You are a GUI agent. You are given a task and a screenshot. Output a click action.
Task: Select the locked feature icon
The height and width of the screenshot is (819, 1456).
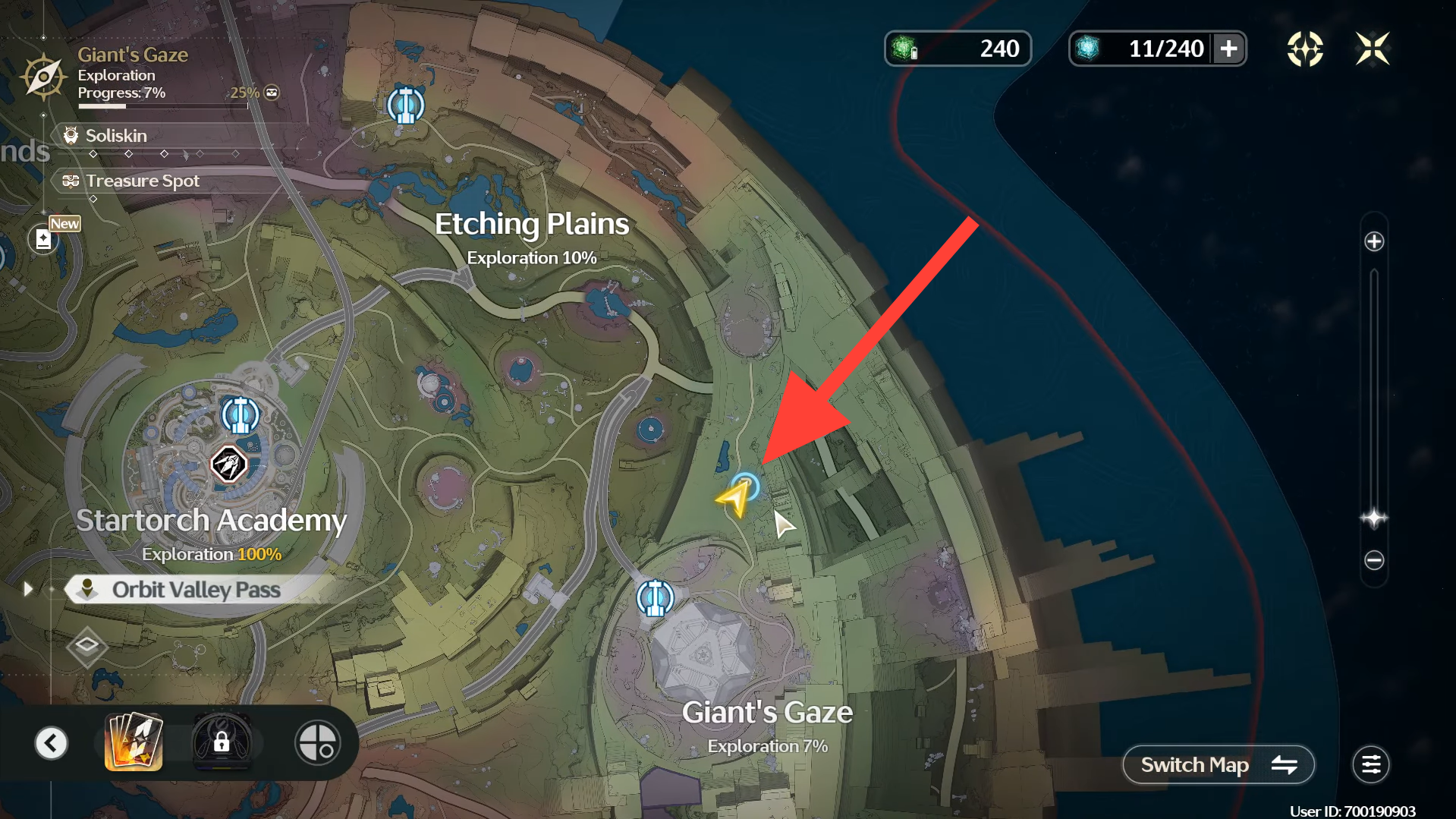222,742
